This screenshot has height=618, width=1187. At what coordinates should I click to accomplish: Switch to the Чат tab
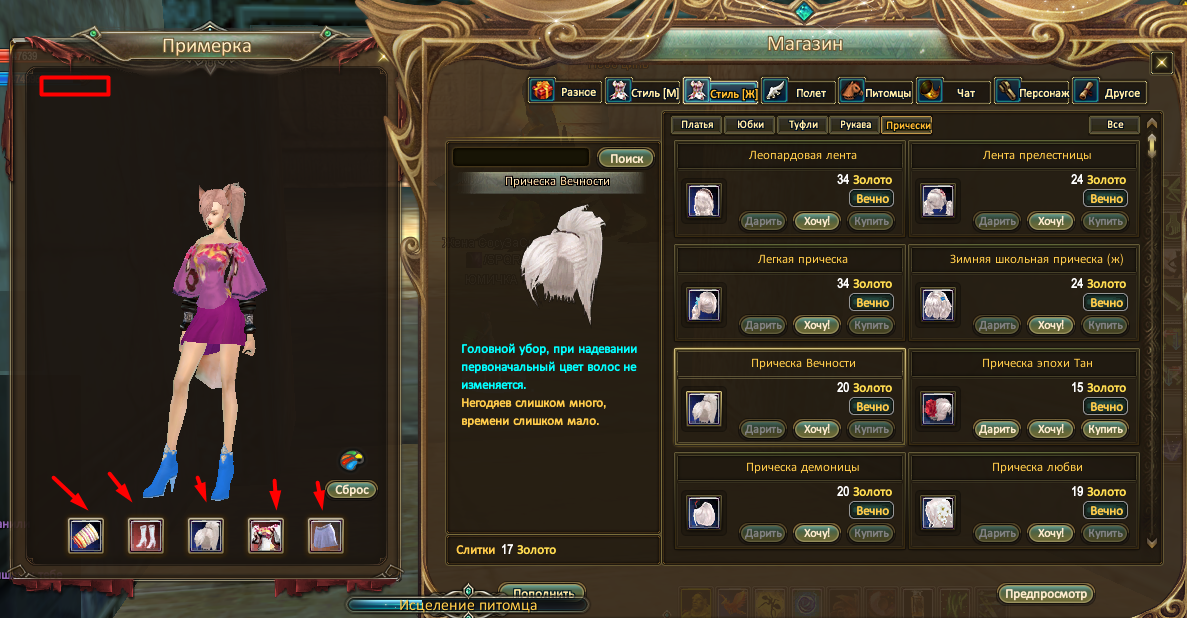click(954, 93)
